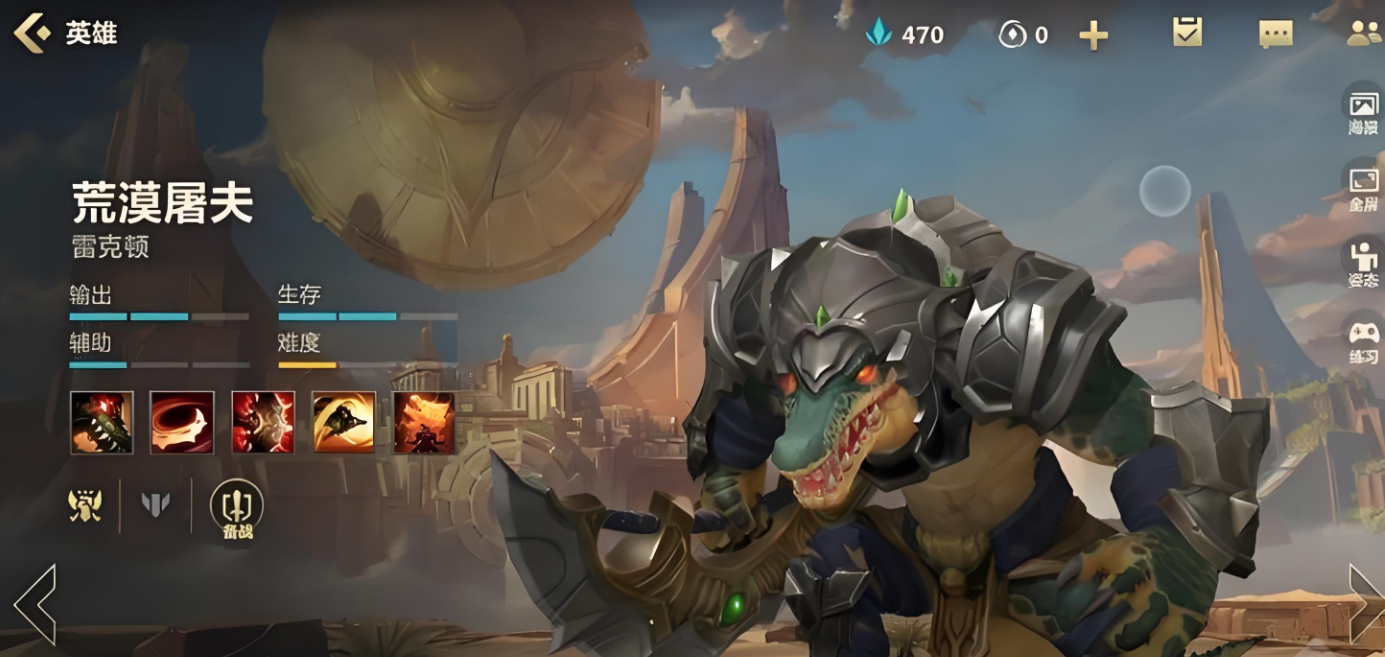Select the grey wing-shaped role icon
Screen dimensions: 1385x657
(155, 505)
